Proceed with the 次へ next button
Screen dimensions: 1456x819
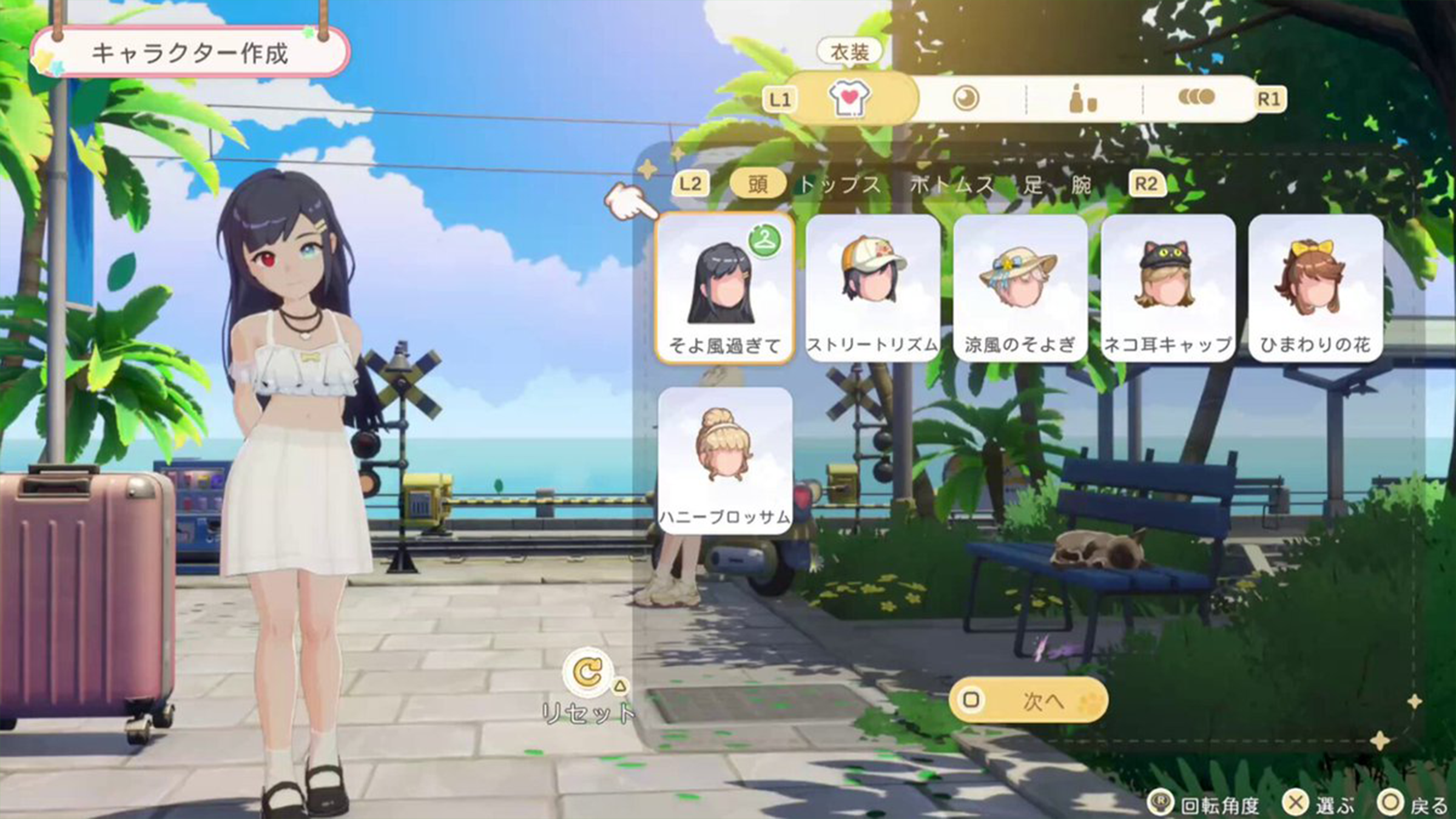pyautogui.click(x=1029, y=701)
